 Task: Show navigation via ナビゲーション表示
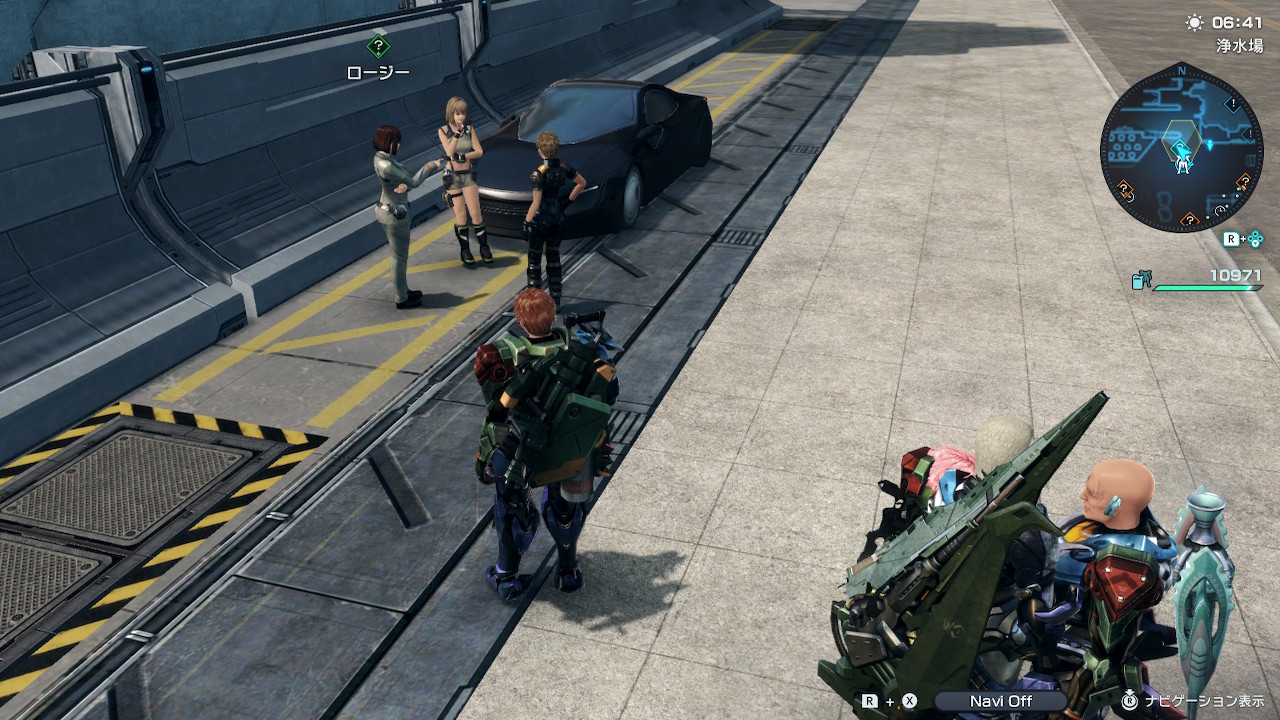(1204, 701)
